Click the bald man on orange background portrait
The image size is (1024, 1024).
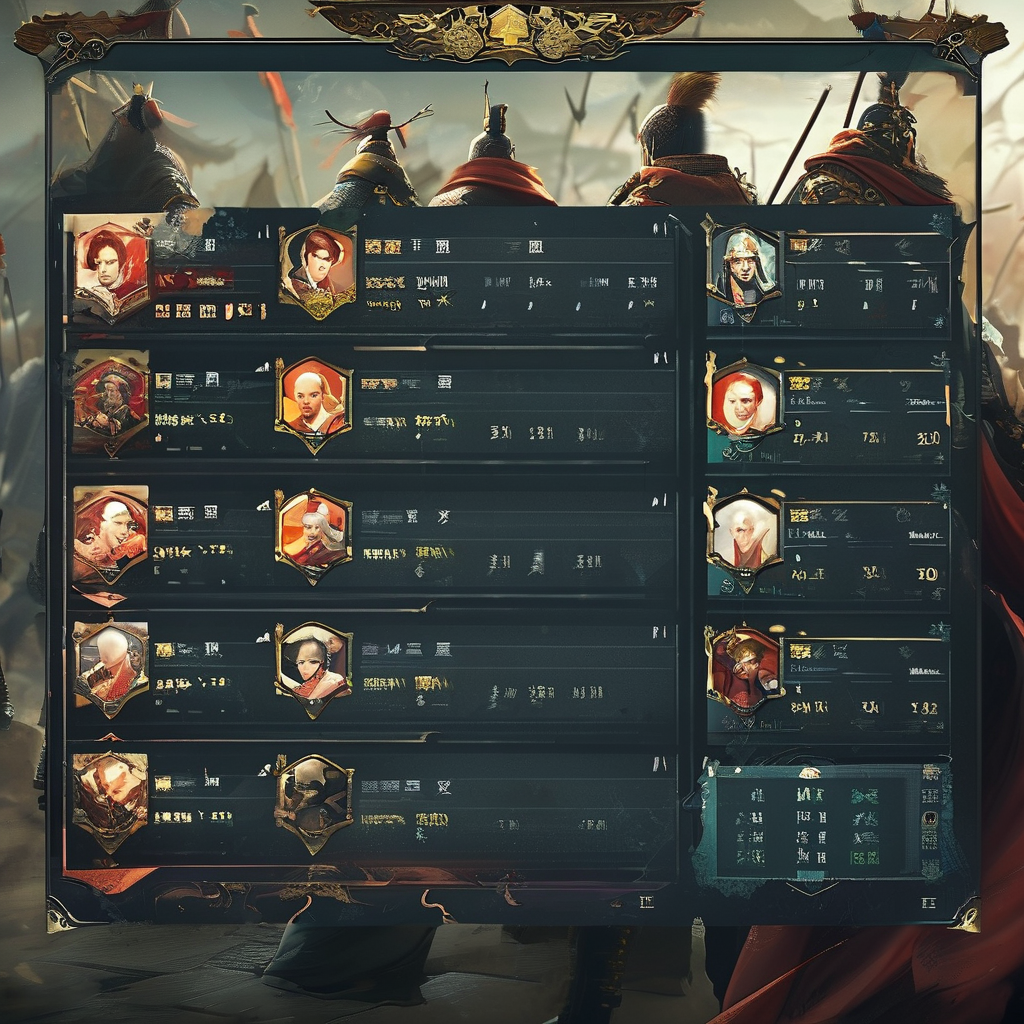(313, 402)
